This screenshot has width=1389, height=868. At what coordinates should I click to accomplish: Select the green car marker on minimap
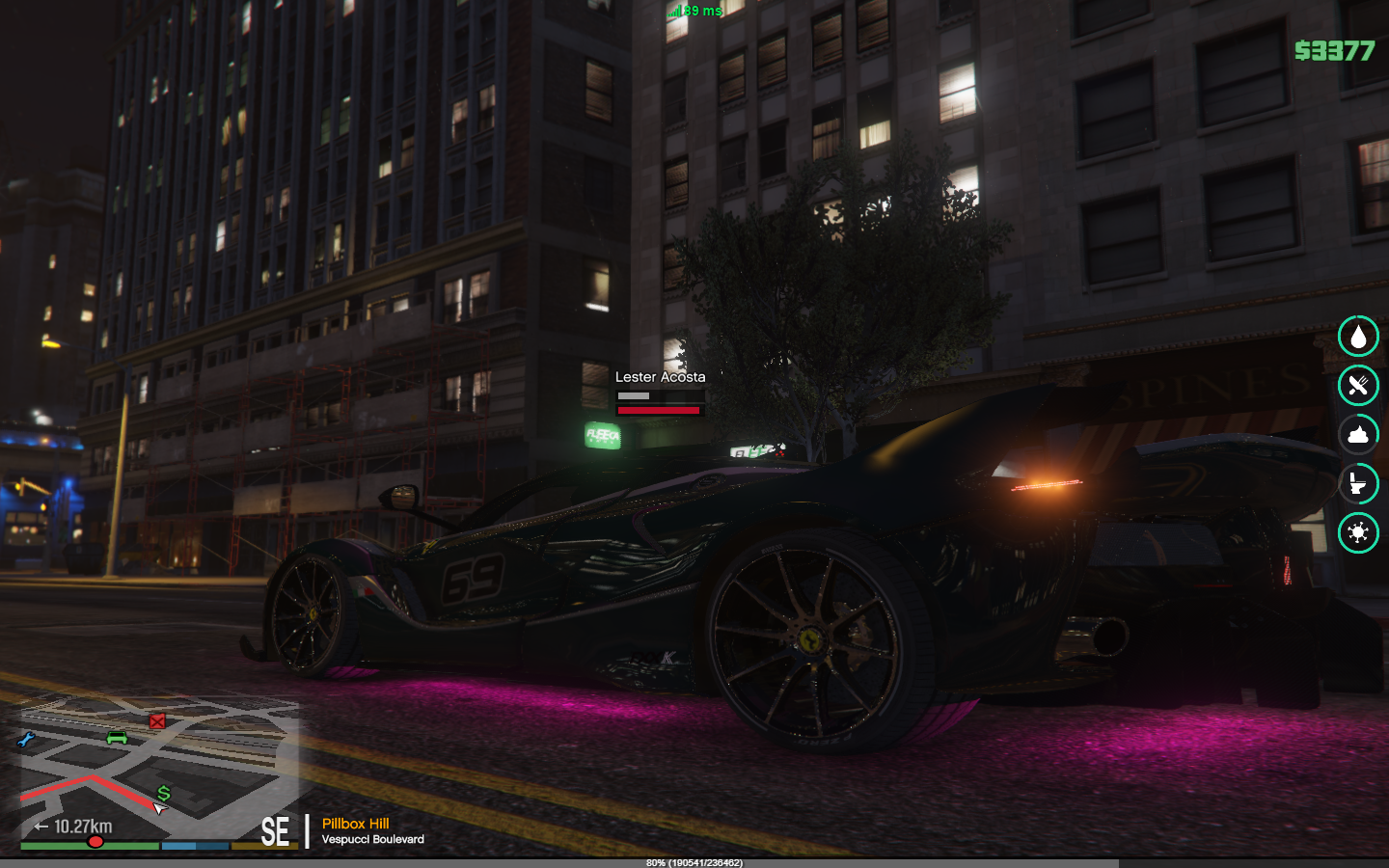(x=117, y=738)
